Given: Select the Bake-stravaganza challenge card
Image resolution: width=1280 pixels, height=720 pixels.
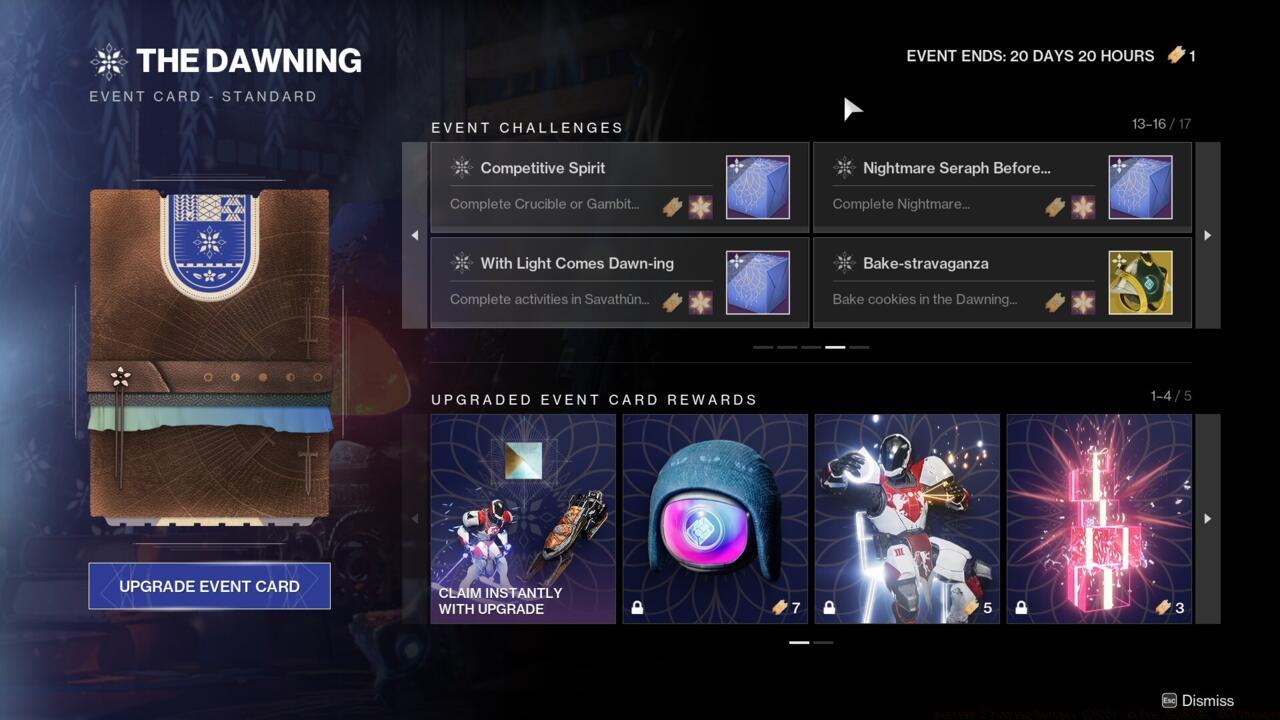Looking at the screenshot, I should 1002,281.
